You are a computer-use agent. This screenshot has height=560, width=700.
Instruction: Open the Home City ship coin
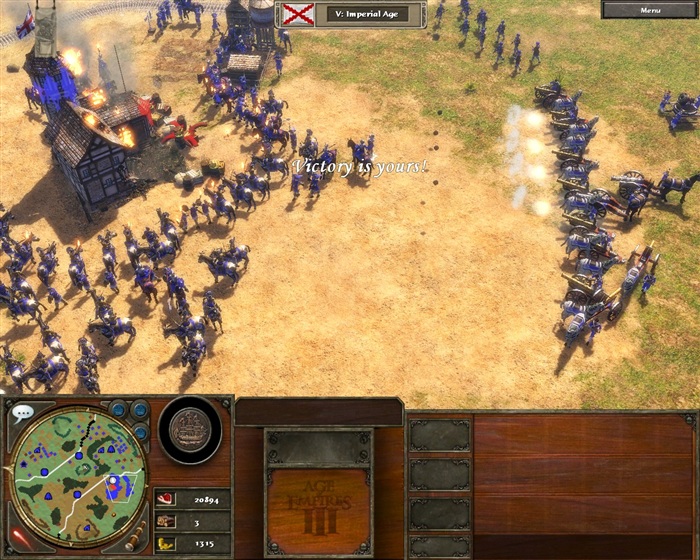(190, 429)
